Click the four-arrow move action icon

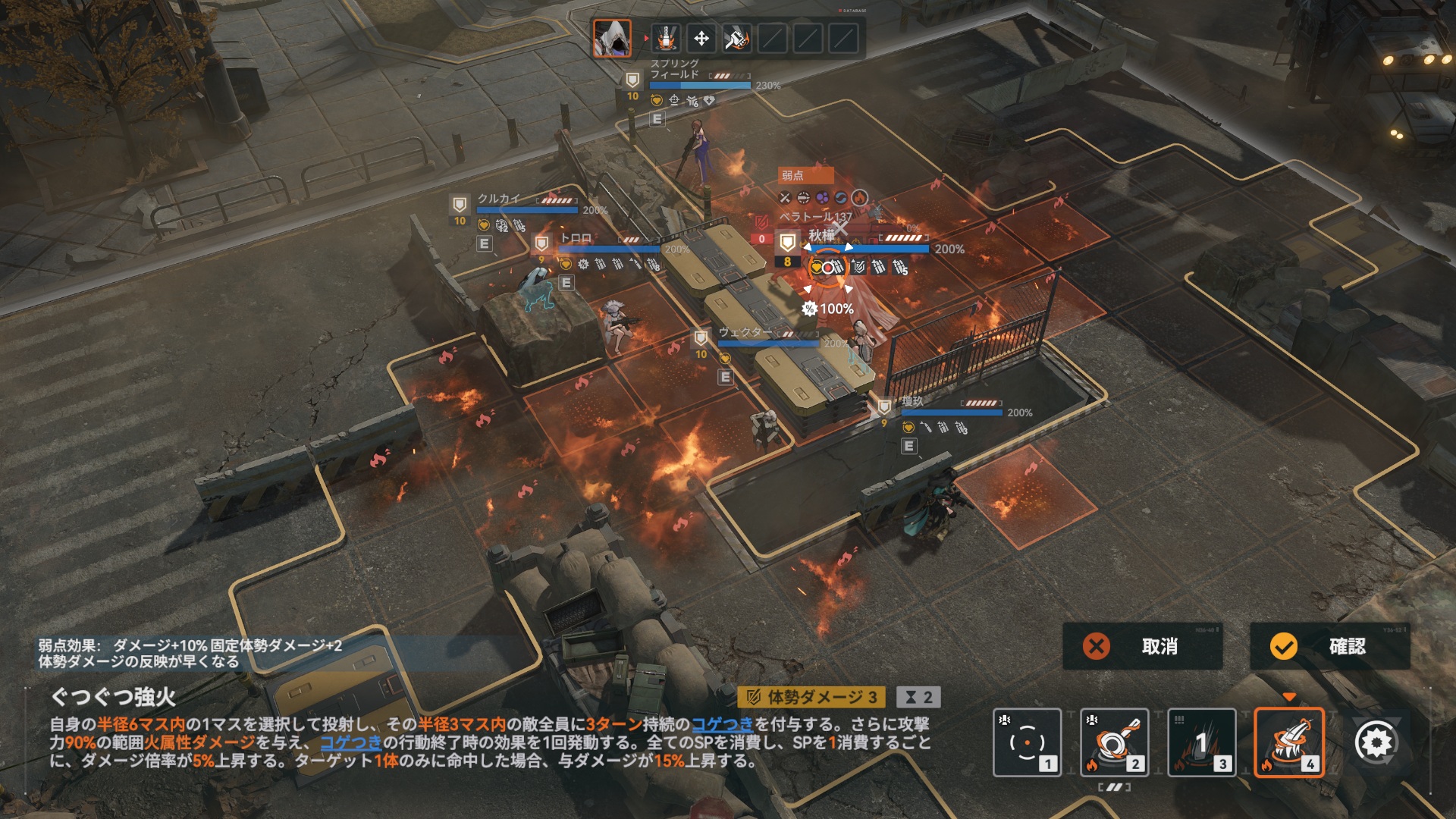(701, 38)
